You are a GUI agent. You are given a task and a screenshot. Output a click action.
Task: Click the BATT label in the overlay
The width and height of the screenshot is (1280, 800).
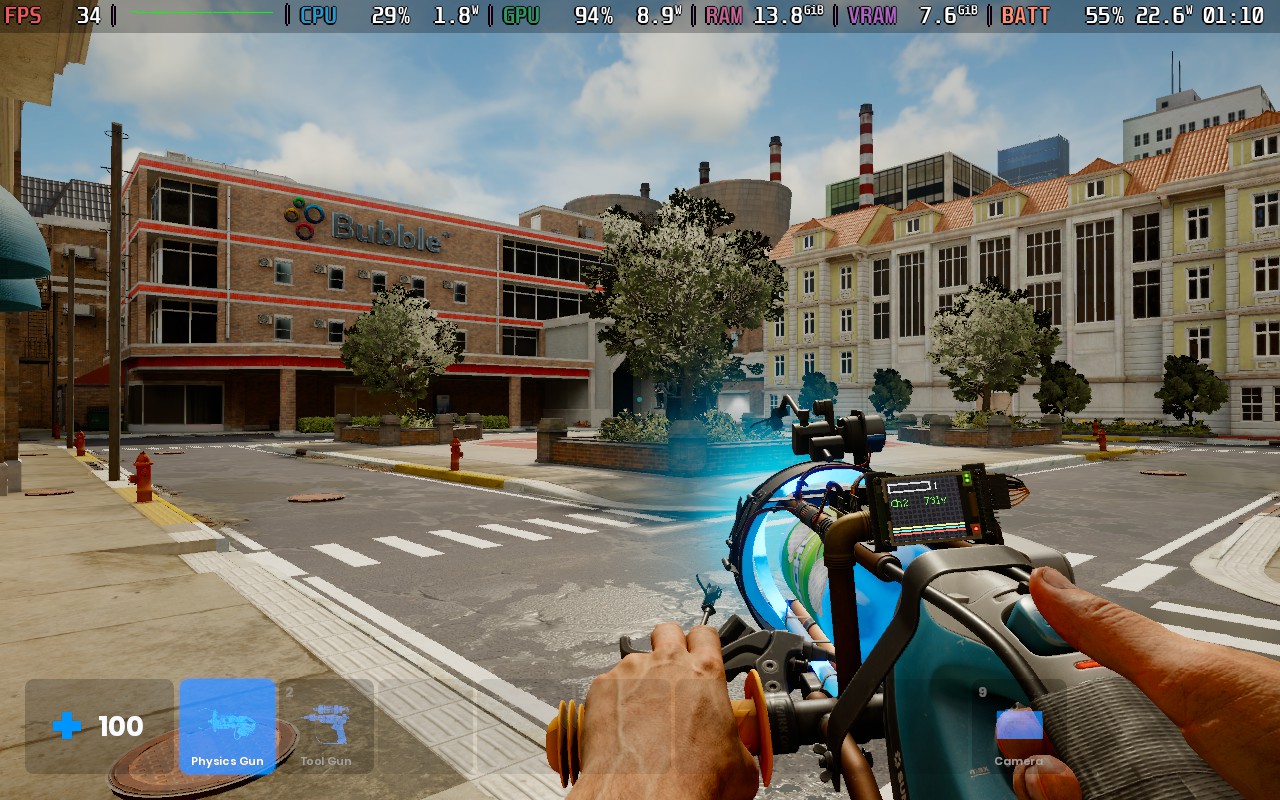[1026, 15]
